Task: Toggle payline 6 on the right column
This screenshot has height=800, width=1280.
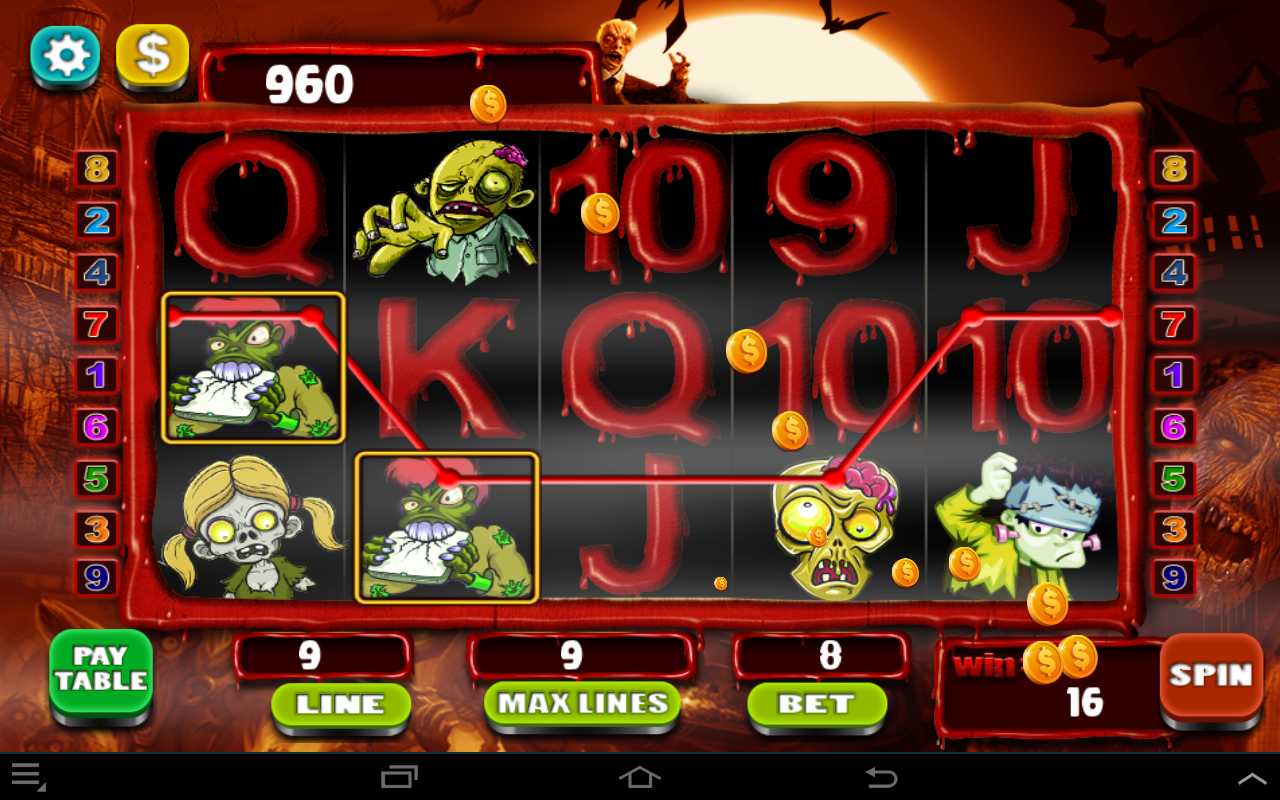Action: coord(1173,425)
